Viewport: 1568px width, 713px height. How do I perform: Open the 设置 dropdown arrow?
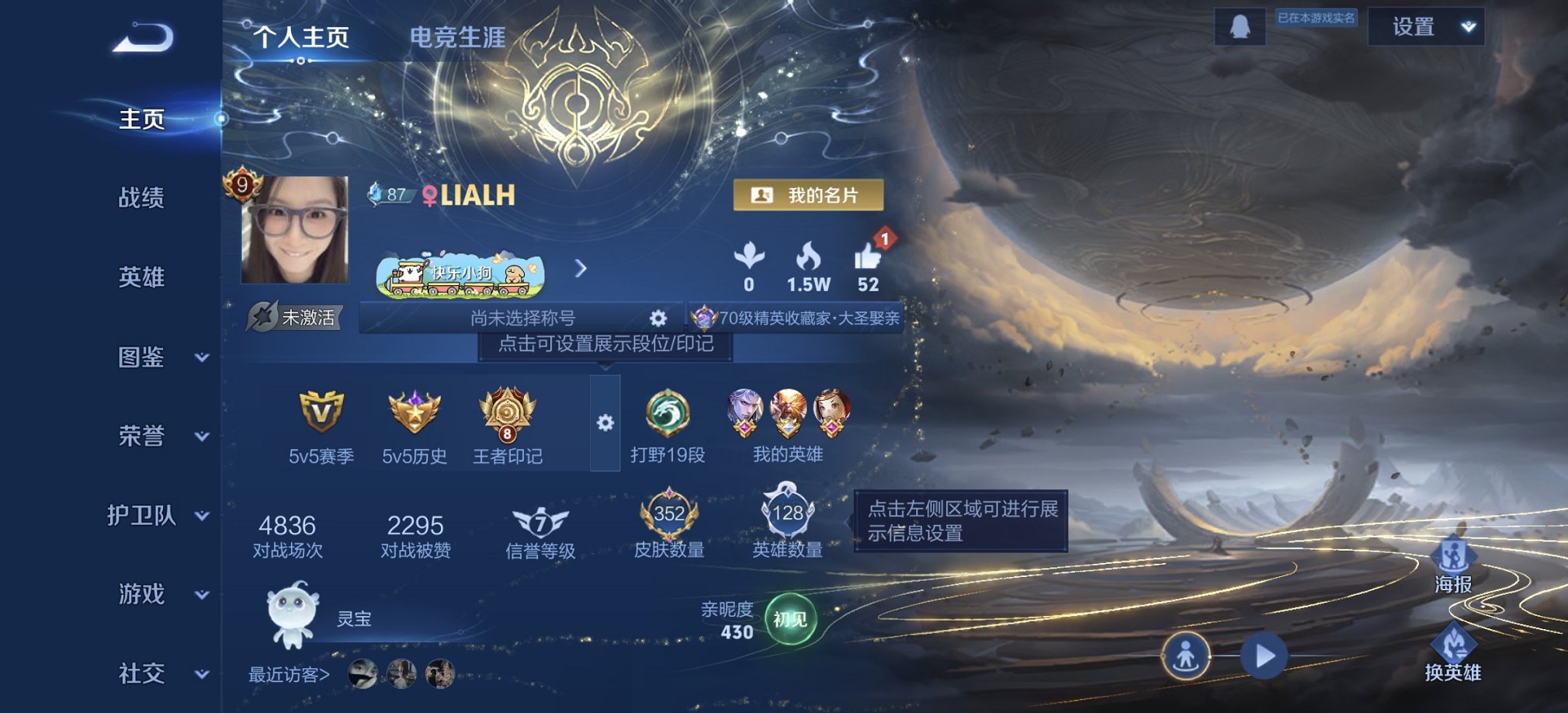click(x=1466, y=26)
